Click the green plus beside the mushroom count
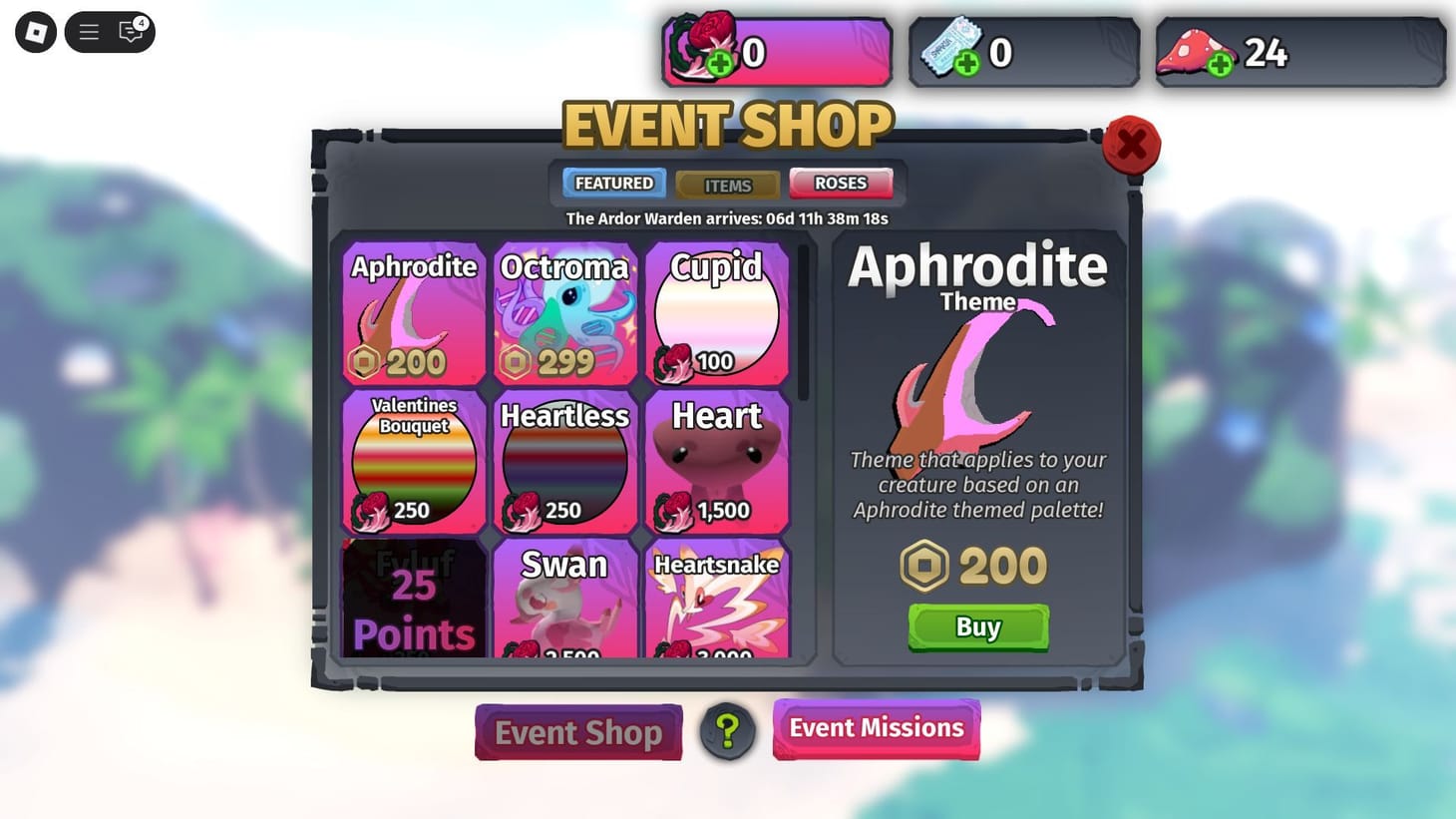 click(1219, 66)
